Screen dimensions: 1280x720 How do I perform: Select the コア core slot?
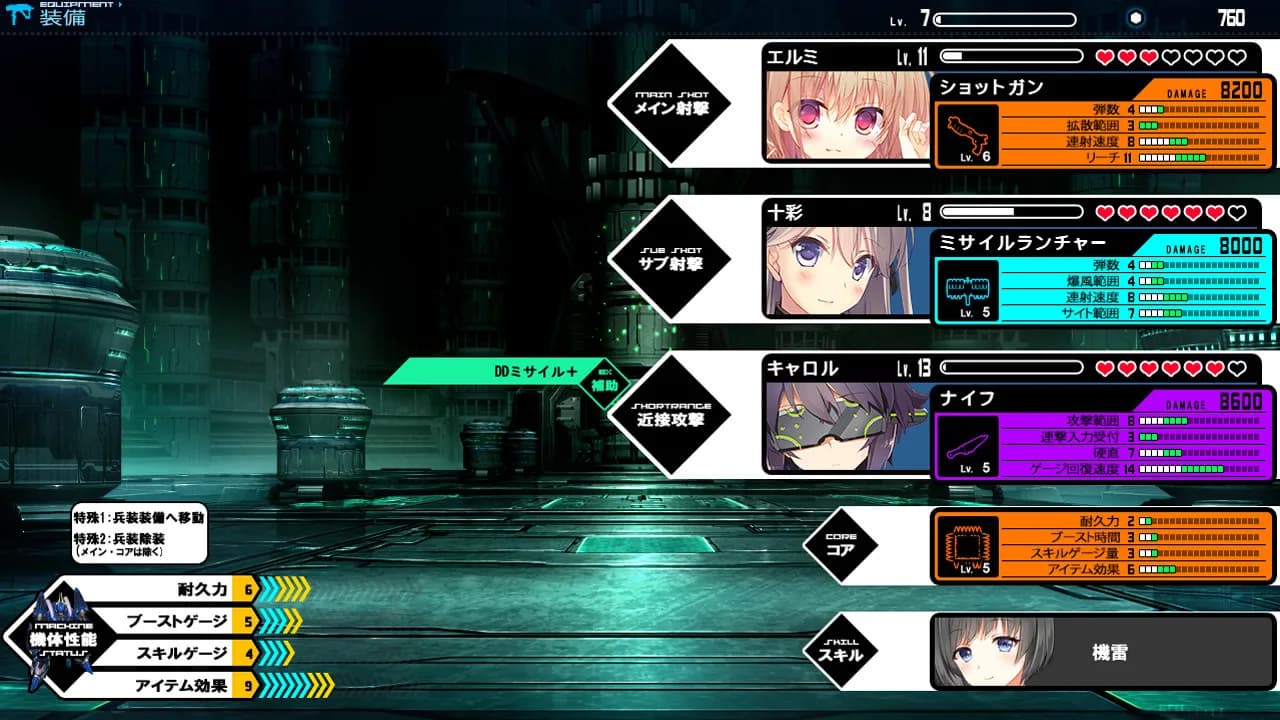[x=840, y=545]
